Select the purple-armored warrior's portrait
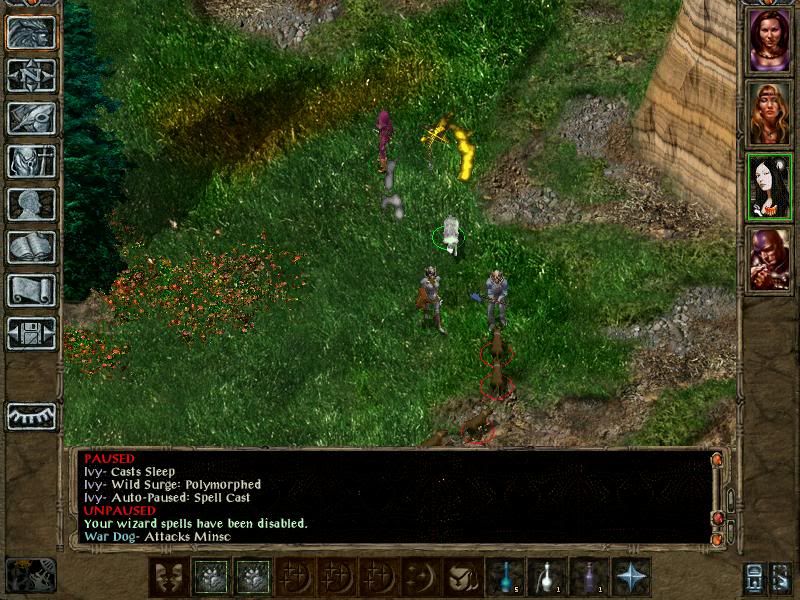The height and width of the screenshot is (600, 800). pyautogui.click(x=768, y=259)
